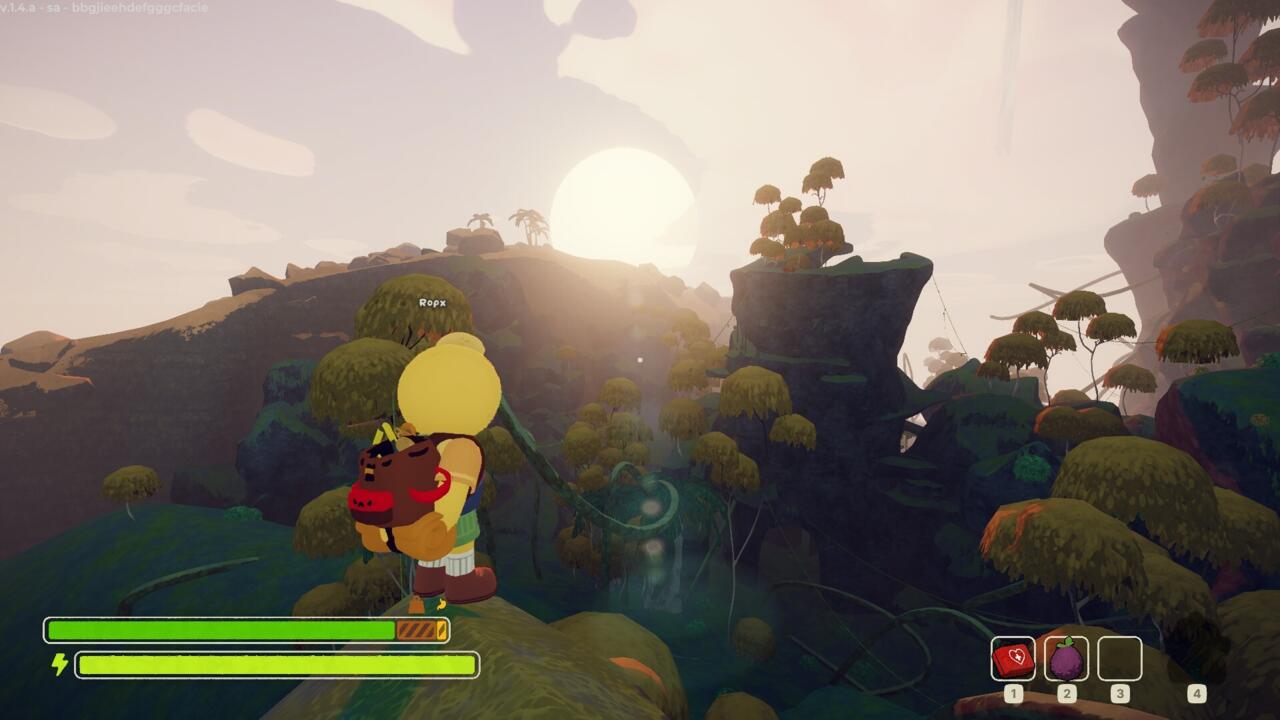Choose the purple berry fruit slot
The image size is (1280, 720).
point(1066,659)
